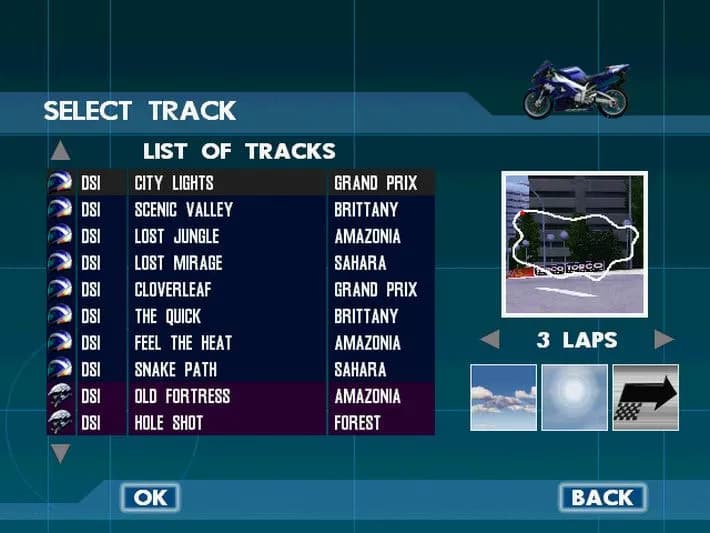Select The Quick track row
The height and width of the screenshot is (533, 710).
(x=240, y=316)
